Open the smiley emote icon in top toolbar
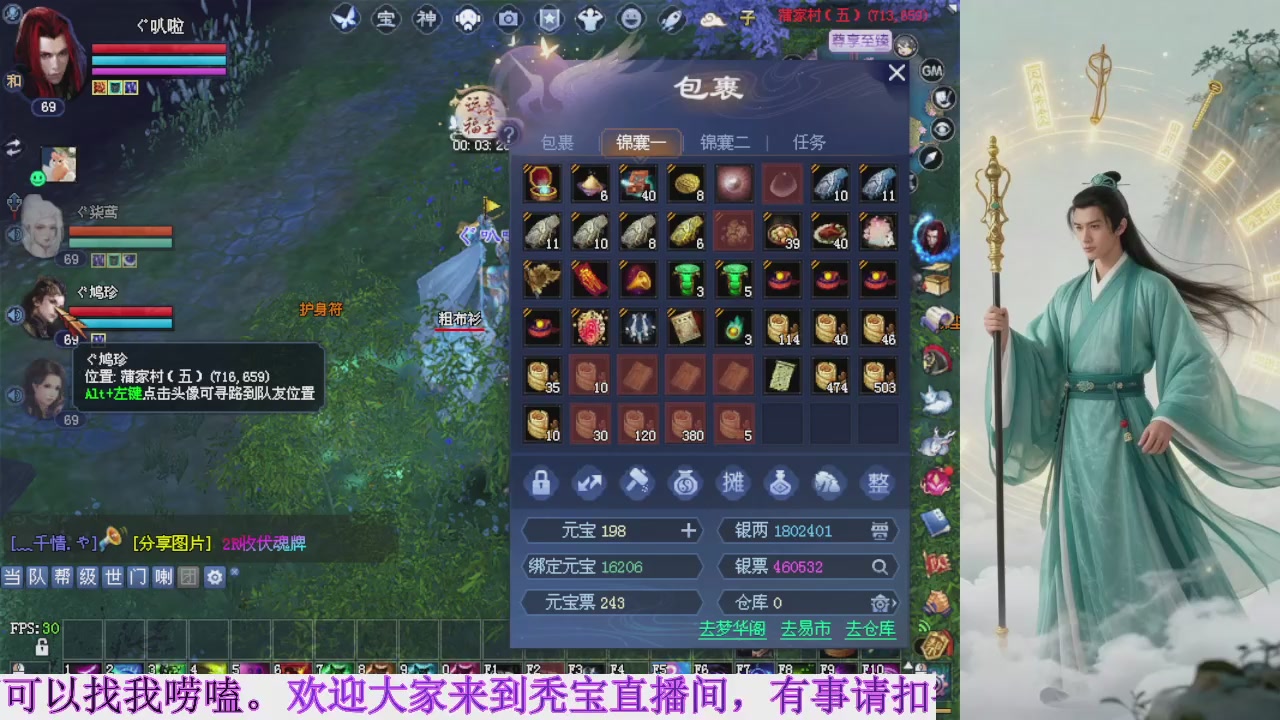Viewport: 1280px width, 720px height. point(630,17)
